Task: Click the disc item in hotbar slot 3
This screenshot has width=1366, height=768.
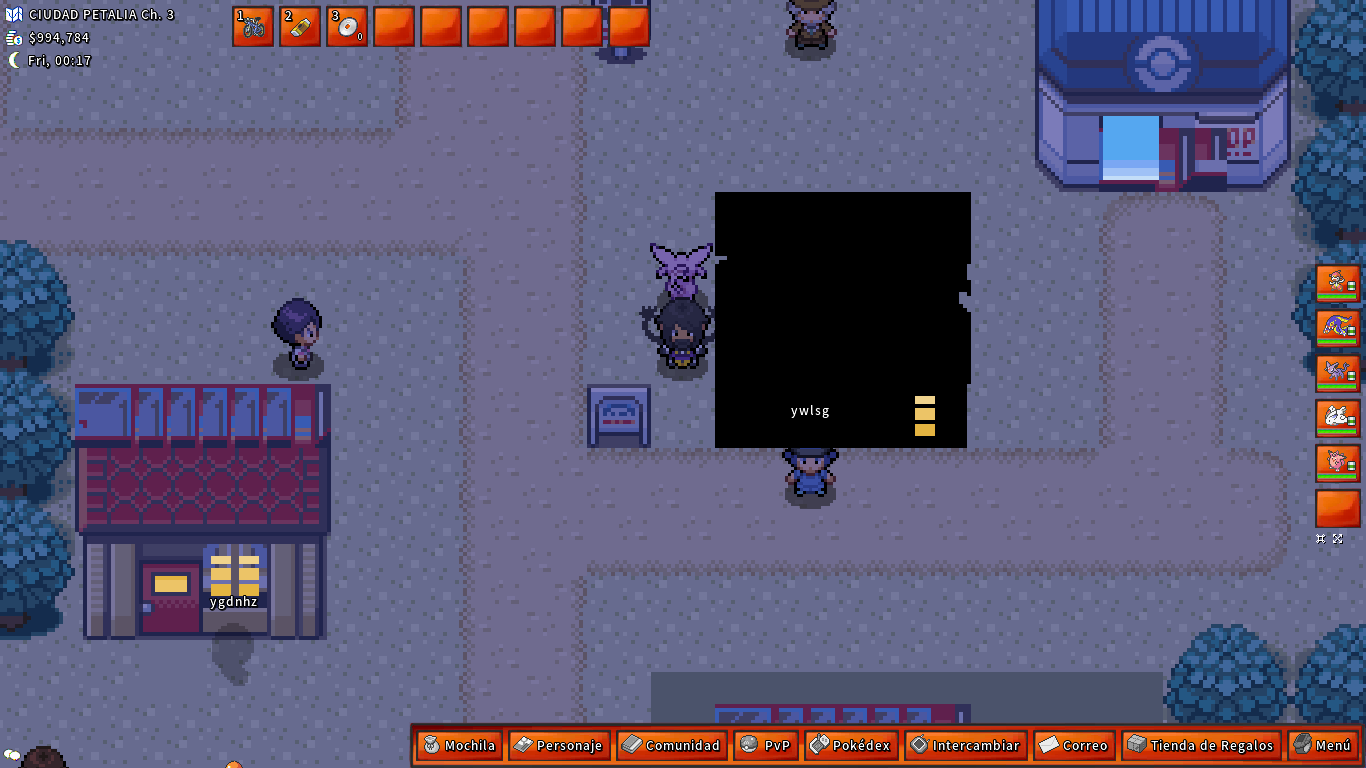Action: pos(347,27)
